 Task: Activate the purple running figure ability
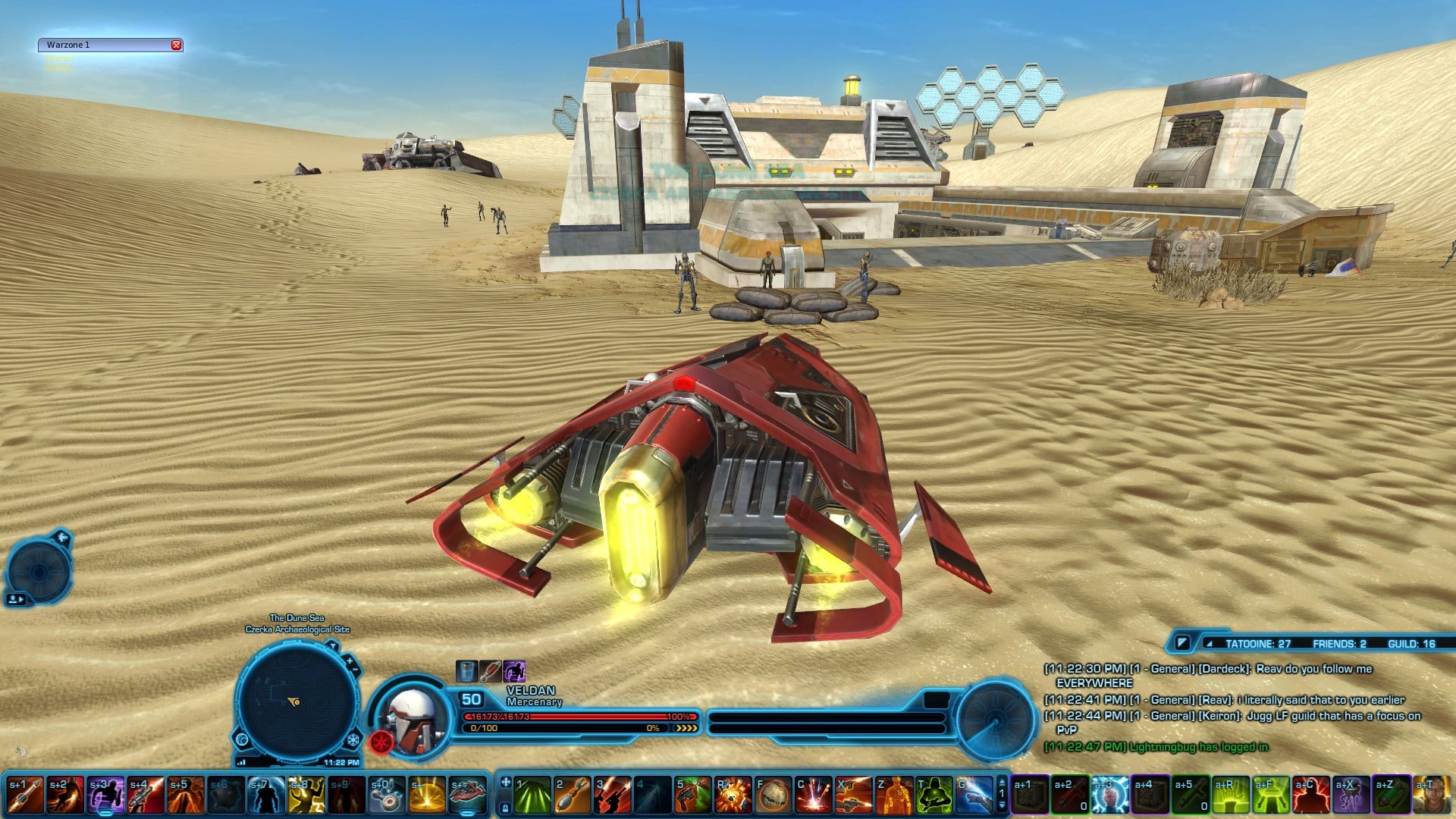[x=105, y=795]
